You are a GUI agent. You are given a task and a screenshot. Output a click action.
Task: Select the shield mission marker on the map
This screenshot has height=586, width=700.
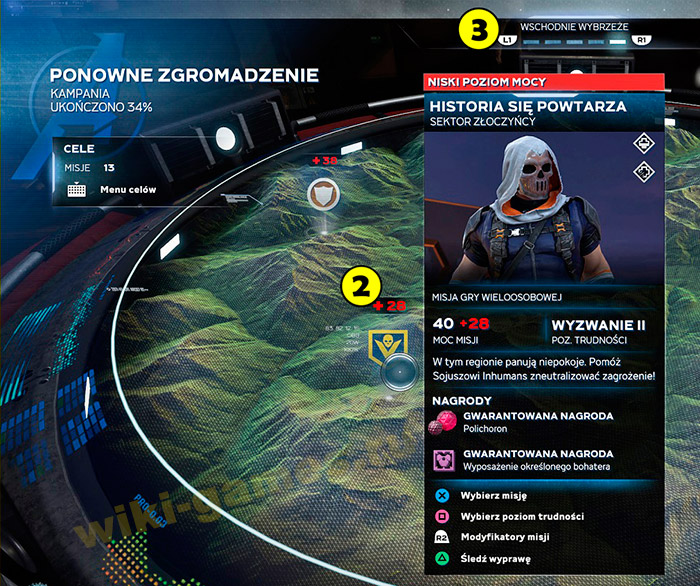pos(322,192)
